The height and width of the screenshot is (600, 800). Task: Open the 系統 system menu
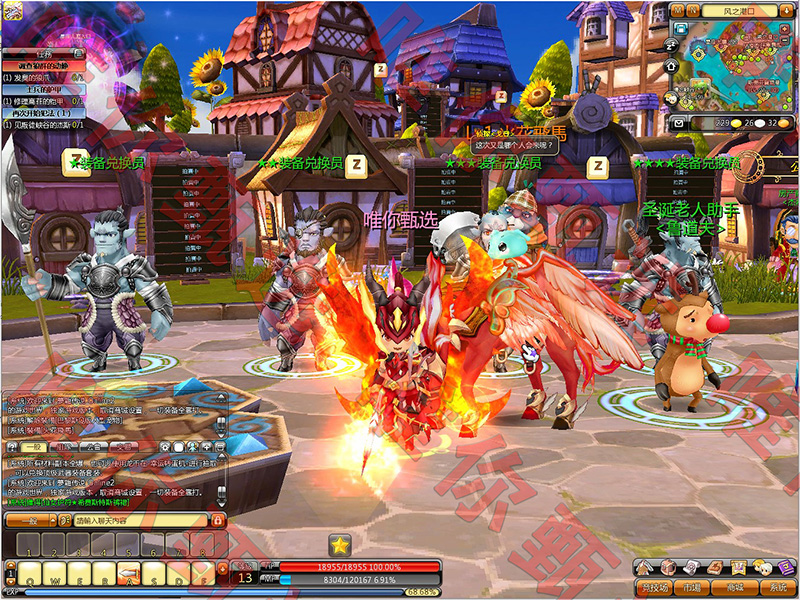(x=778, y=588)
